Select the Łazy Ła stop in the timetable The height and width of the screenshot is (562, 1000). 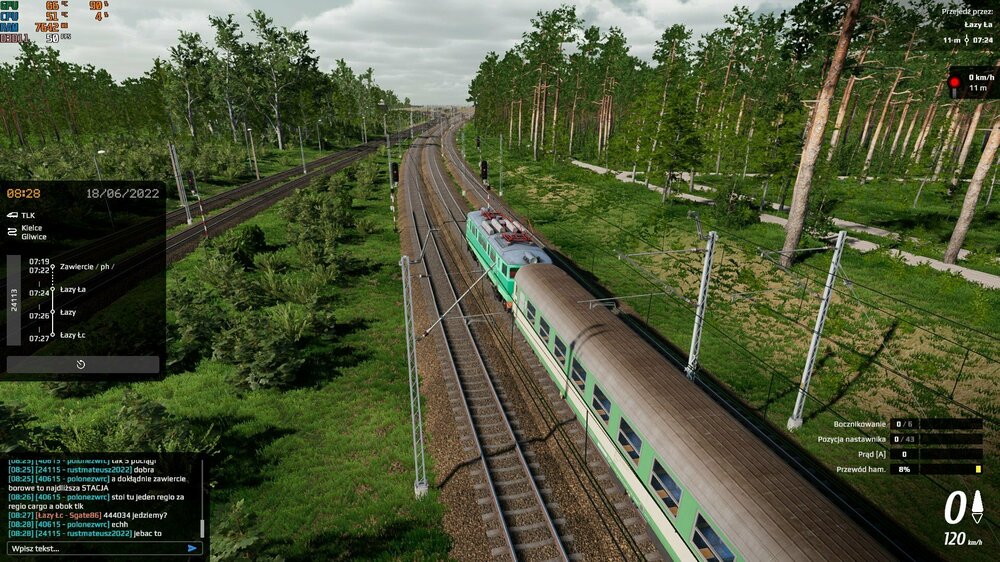coord(72,290)
